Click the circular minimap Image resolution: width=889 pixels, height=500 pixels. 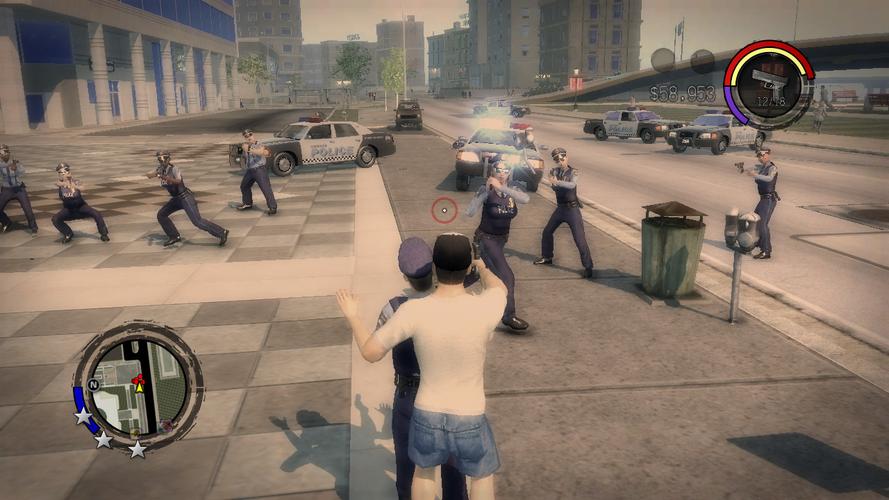coord(138,386)
